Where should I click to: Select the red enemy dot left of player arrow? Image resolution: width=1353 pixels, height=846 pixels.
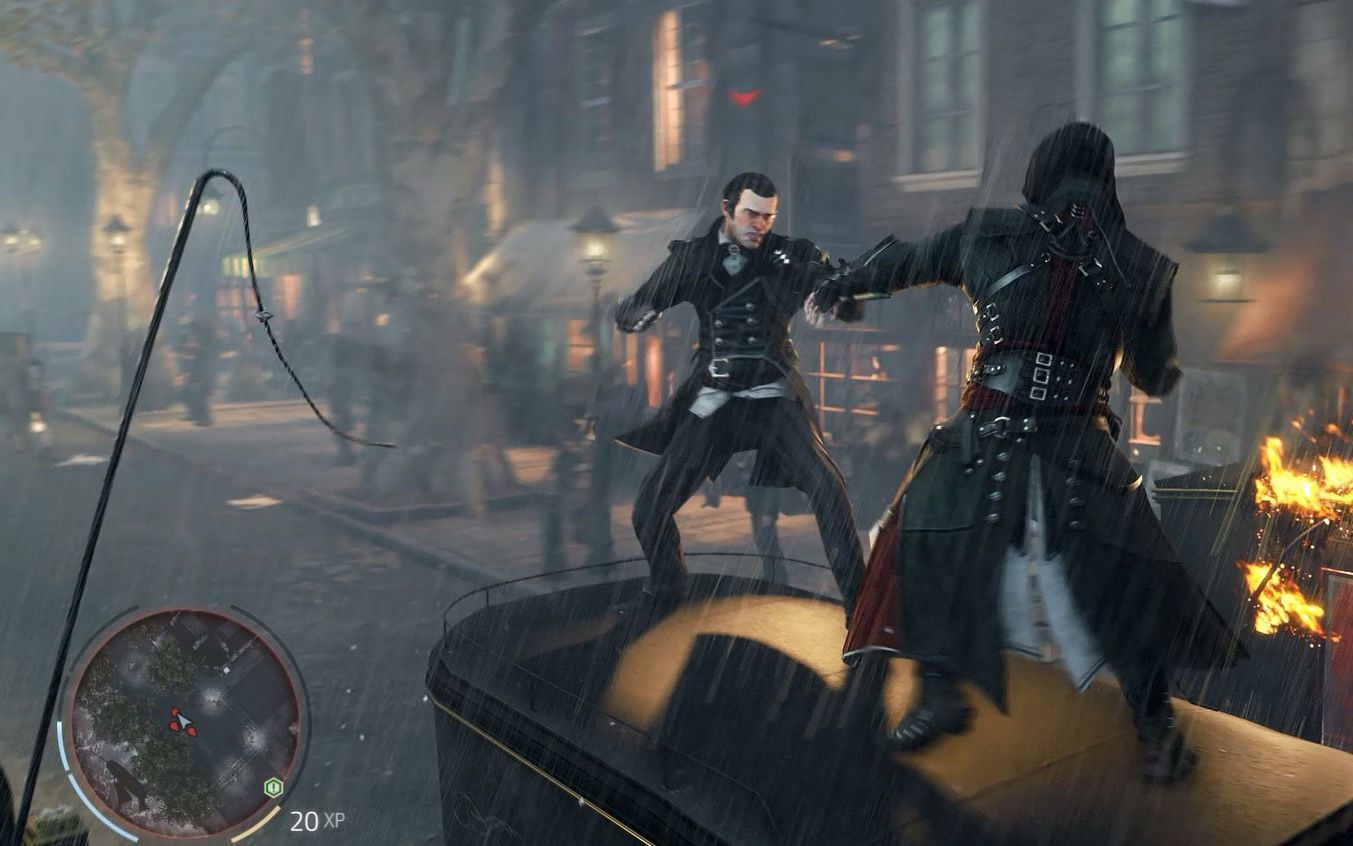[x=174, y=726]
